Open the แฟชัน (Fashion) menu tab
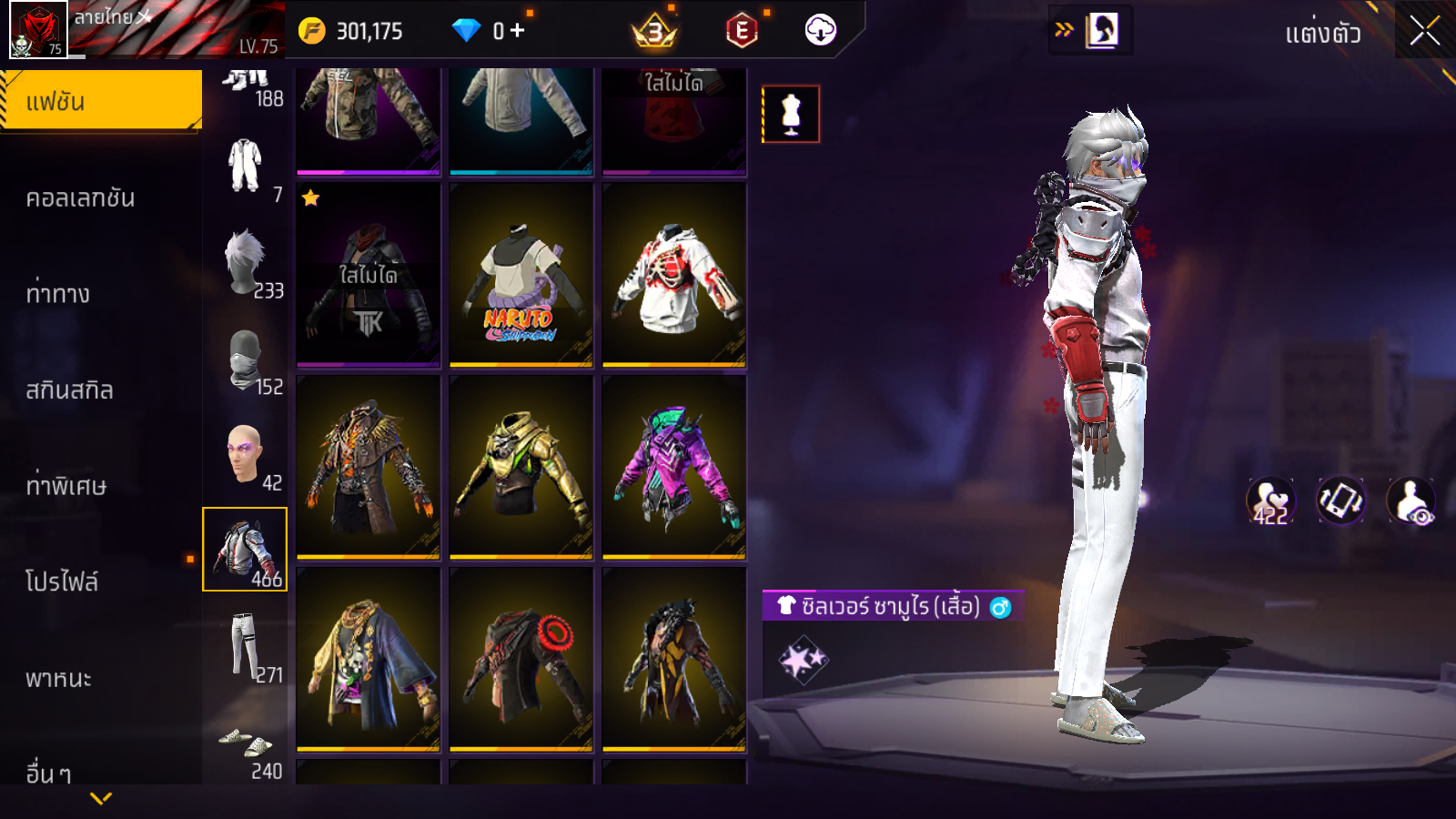 click(x=100, y=101)
